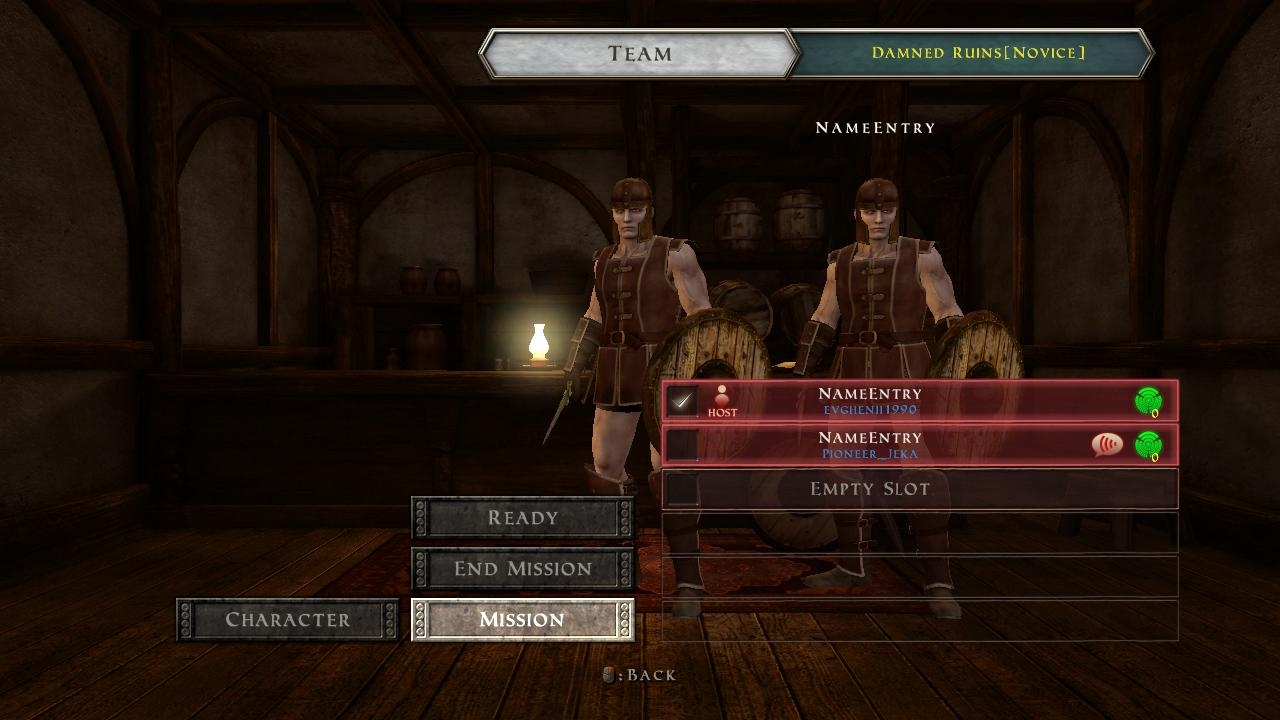Viewport: 1280px width, 720px height.
Task: Click the Ready button
Action: coord(522,518)
